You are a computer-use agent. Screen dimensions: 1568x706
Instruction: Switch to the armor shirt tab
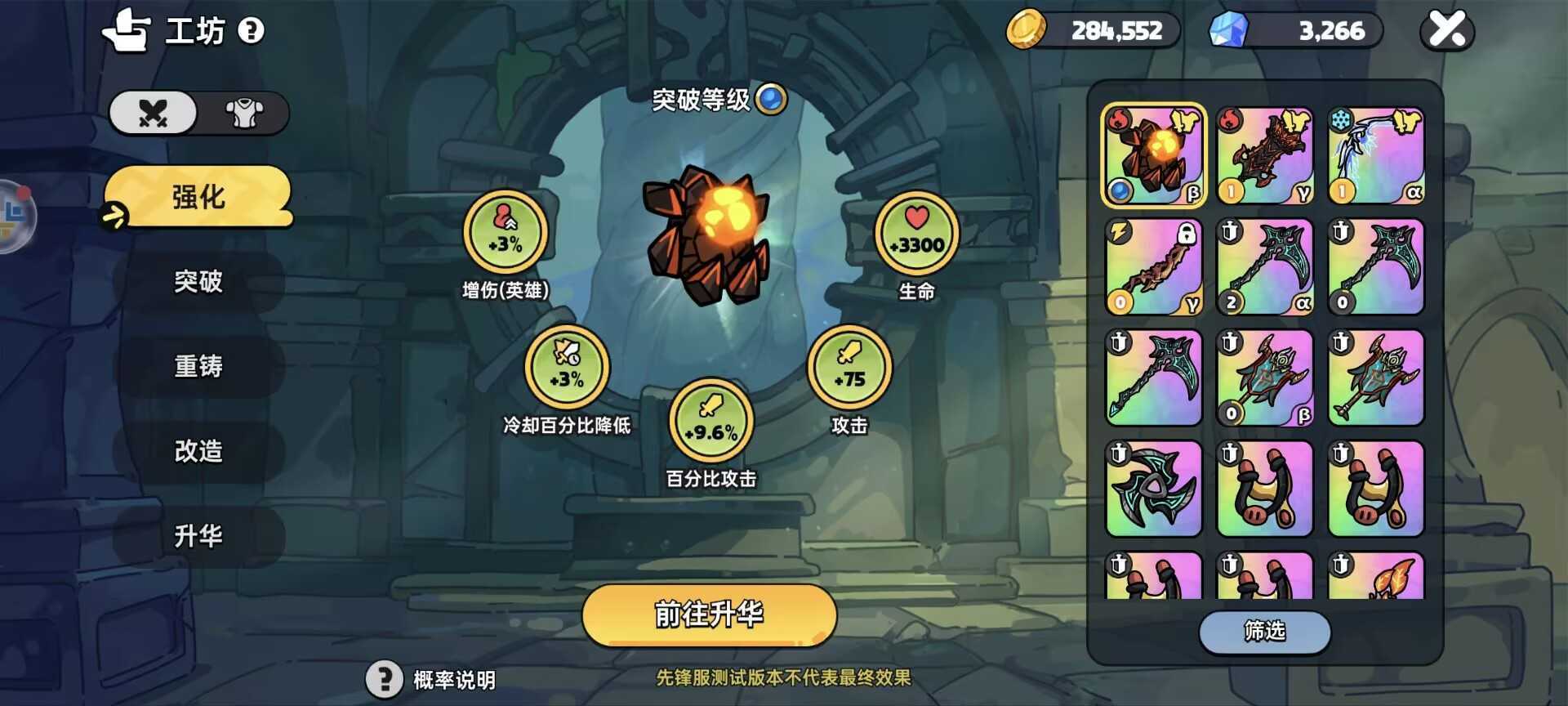244,114
